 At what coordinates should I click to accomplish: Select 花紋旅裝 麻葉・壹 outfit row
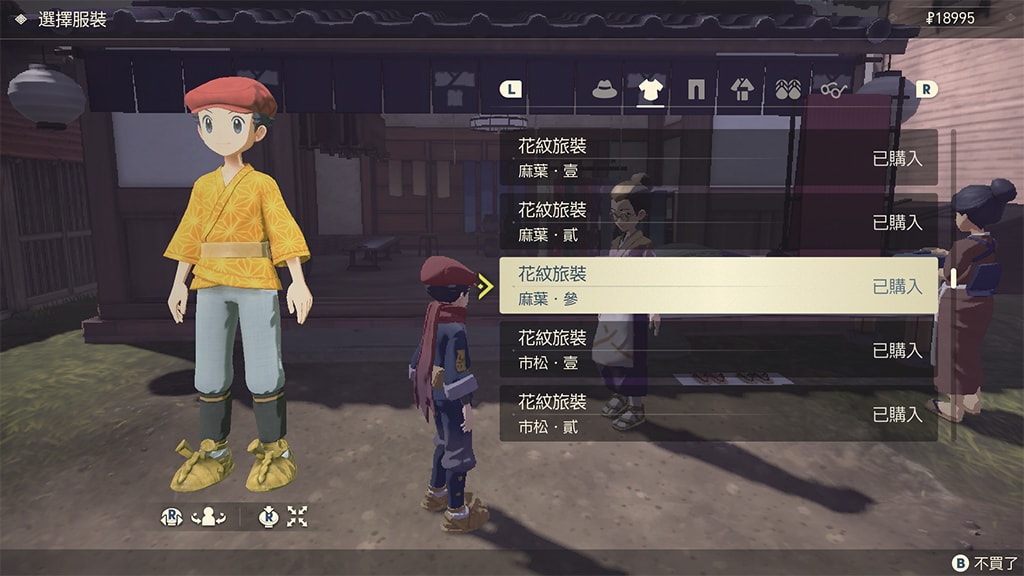[718, 158]
